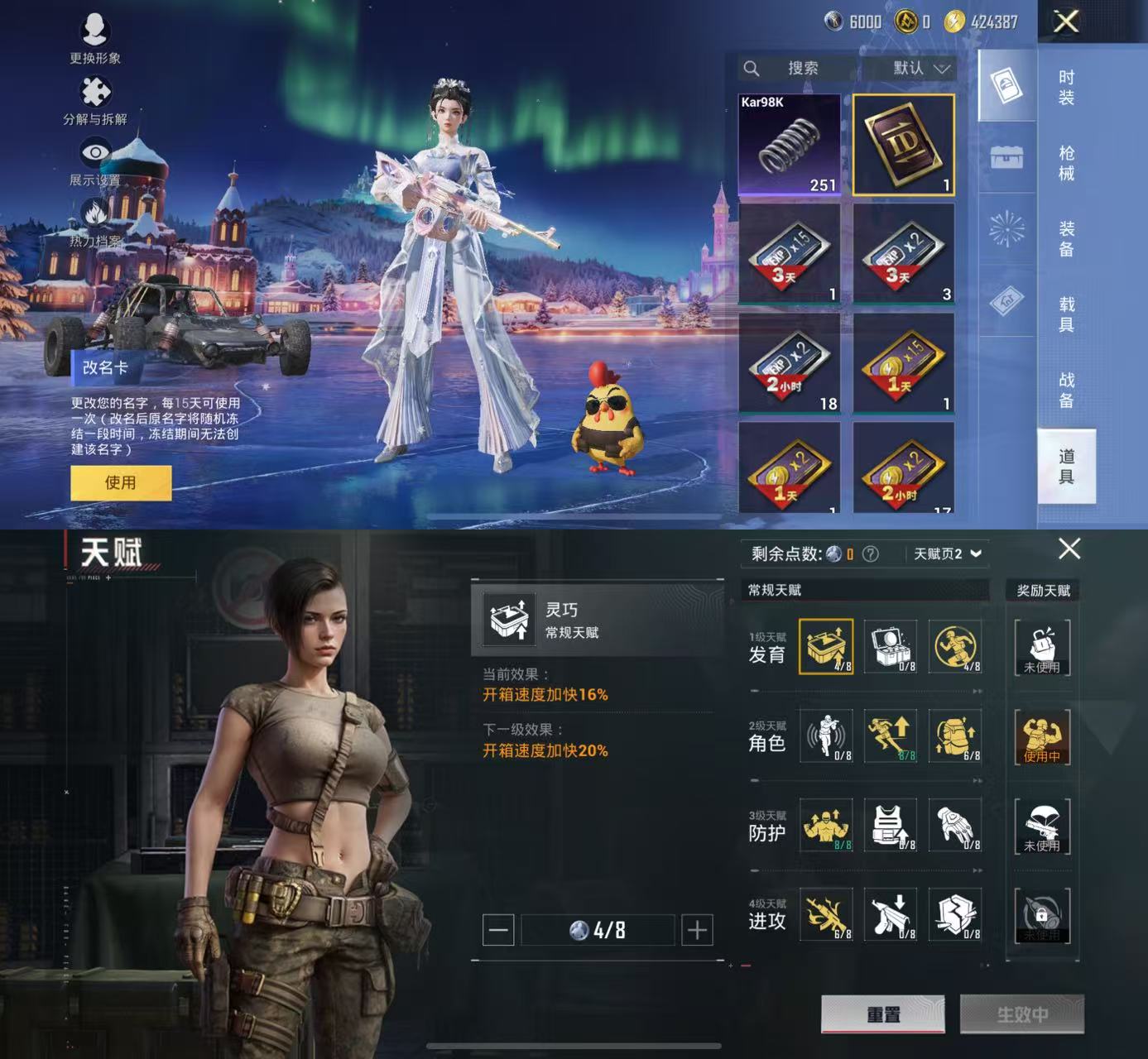Click the 搜索 search input field
Viewport: 1148px width, 1059px height.
point(799,69)
